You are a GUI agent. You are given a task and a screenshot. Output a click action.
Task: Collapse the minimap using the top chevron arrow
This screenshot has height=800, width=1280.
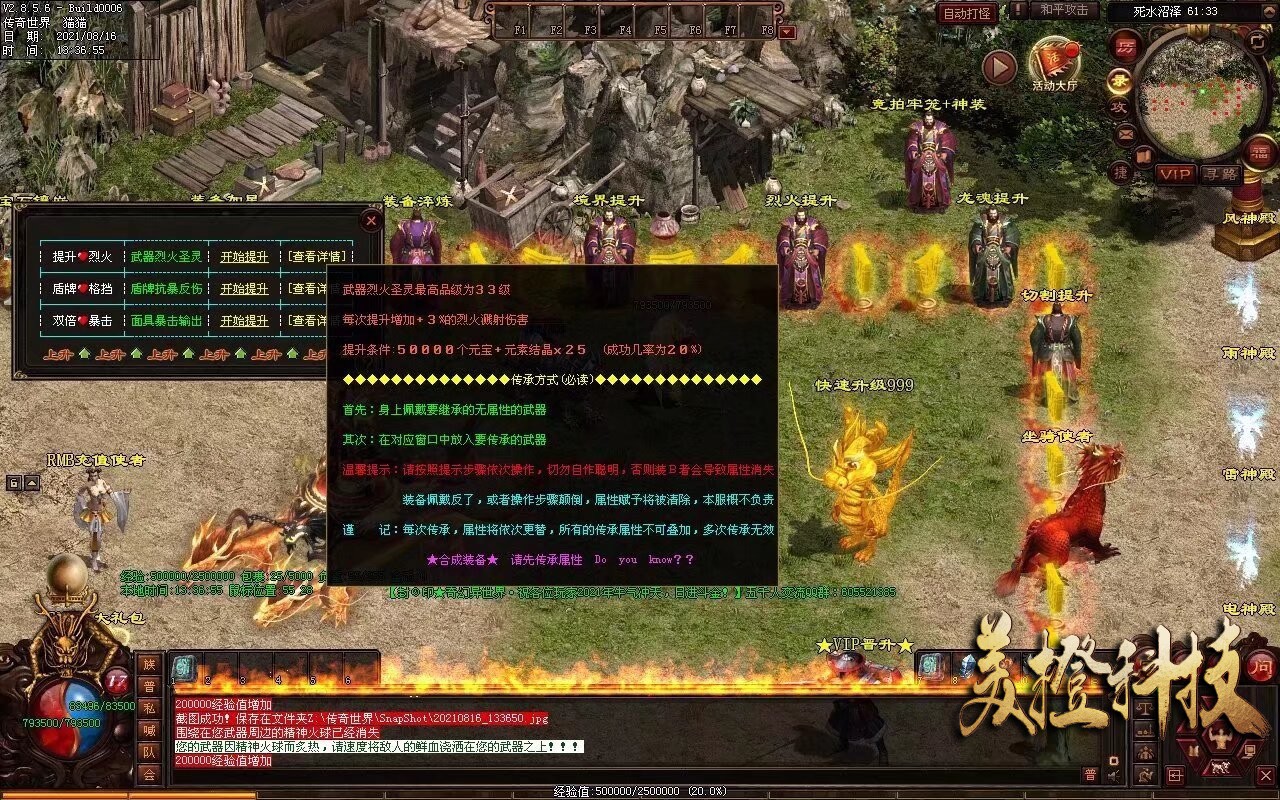pyautogui.click(x=1269, y=10)
